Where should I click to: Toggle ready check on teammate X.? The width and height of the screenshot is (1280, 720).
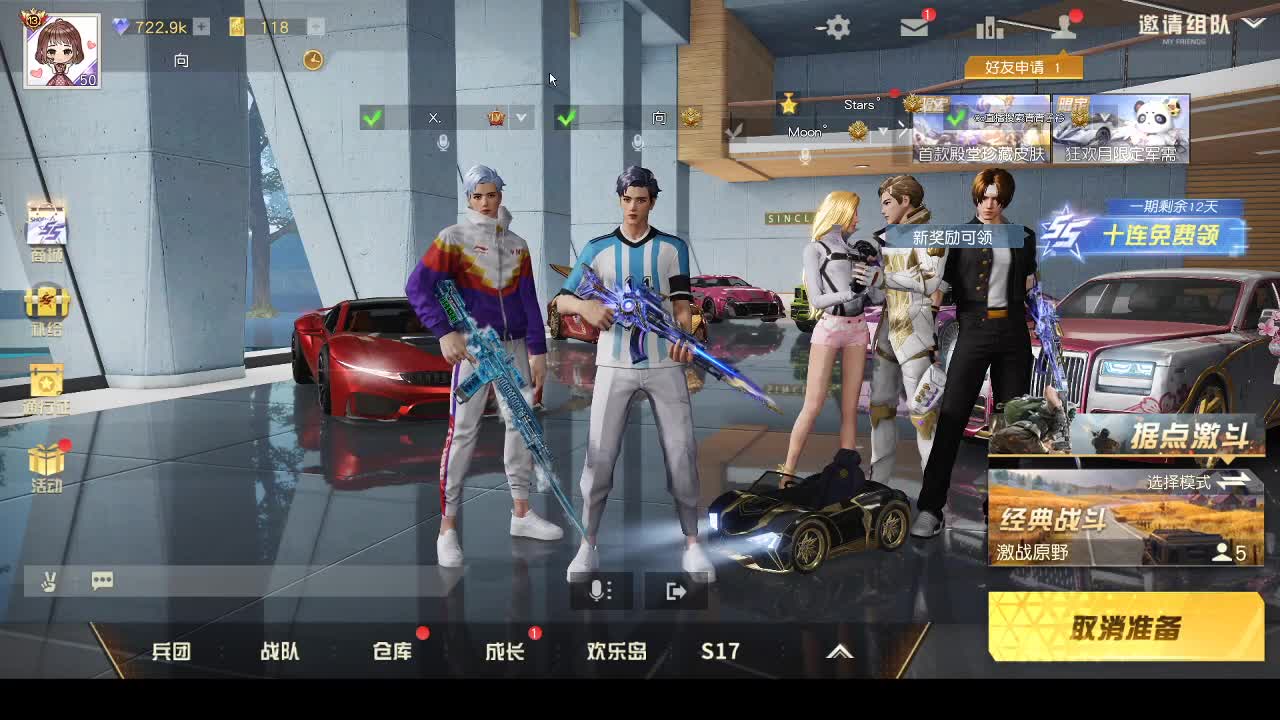click(374, 117)
